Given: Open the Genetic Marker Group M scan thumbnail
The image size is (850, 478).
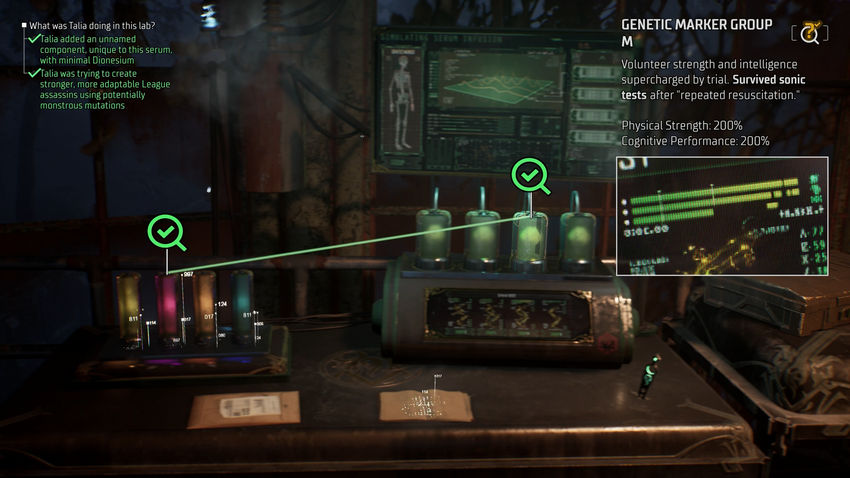Looking at the screenshot, I should pos(721,215).
